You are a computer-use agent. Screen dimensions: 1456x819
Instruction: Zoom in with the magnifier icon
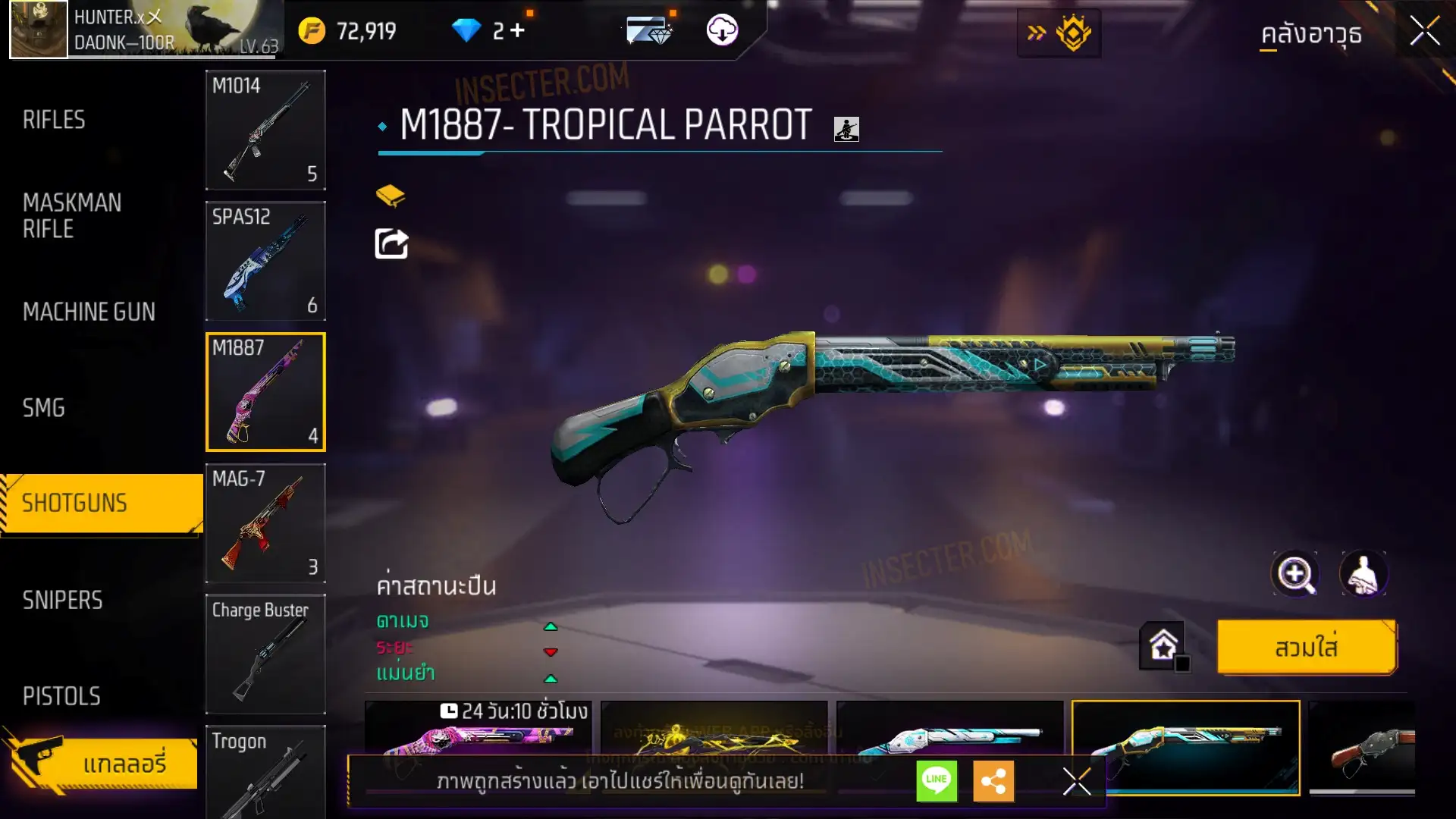(1295, 574)
